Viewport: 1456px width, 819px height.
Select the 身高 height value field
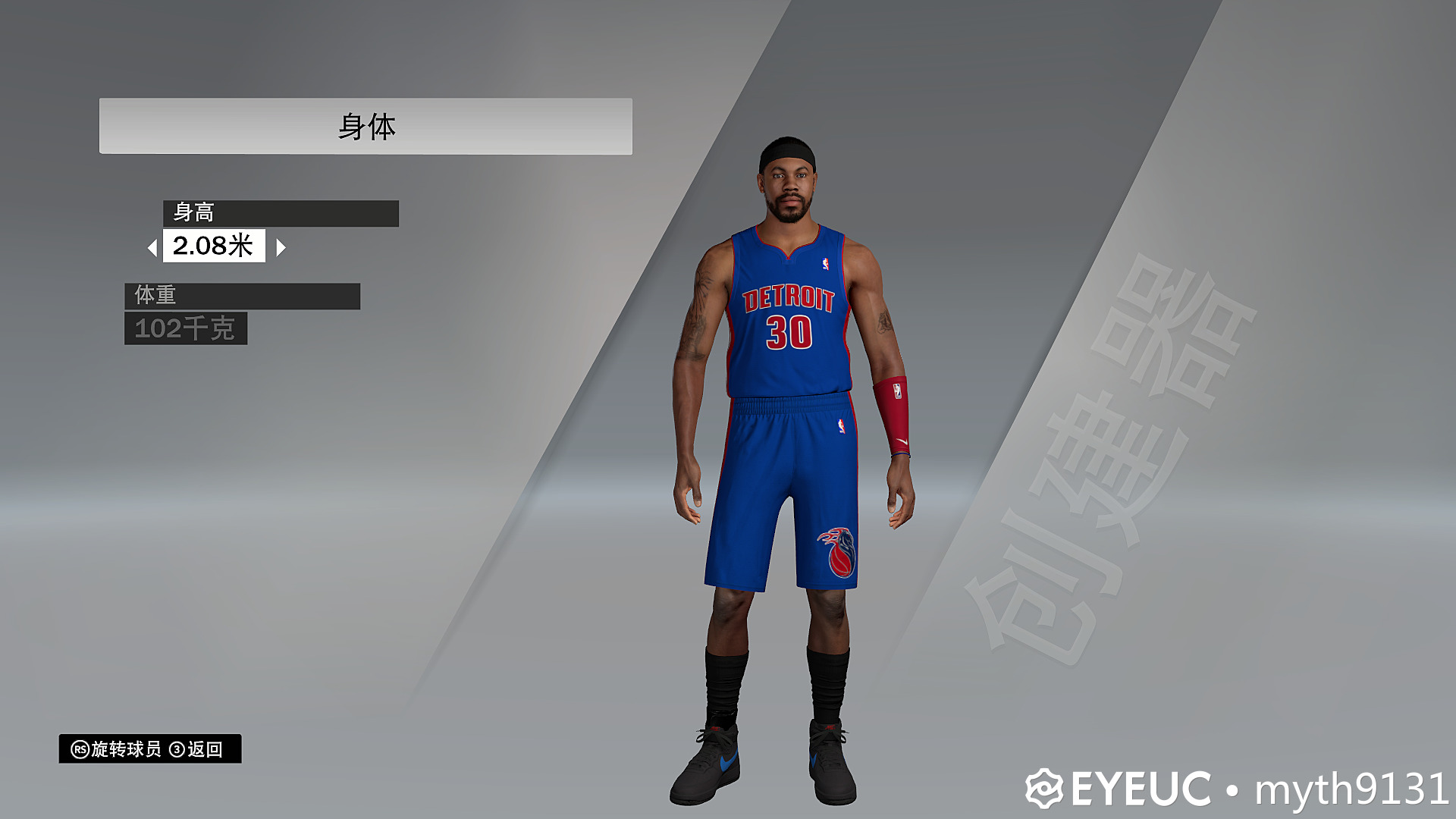click(215, 246)
